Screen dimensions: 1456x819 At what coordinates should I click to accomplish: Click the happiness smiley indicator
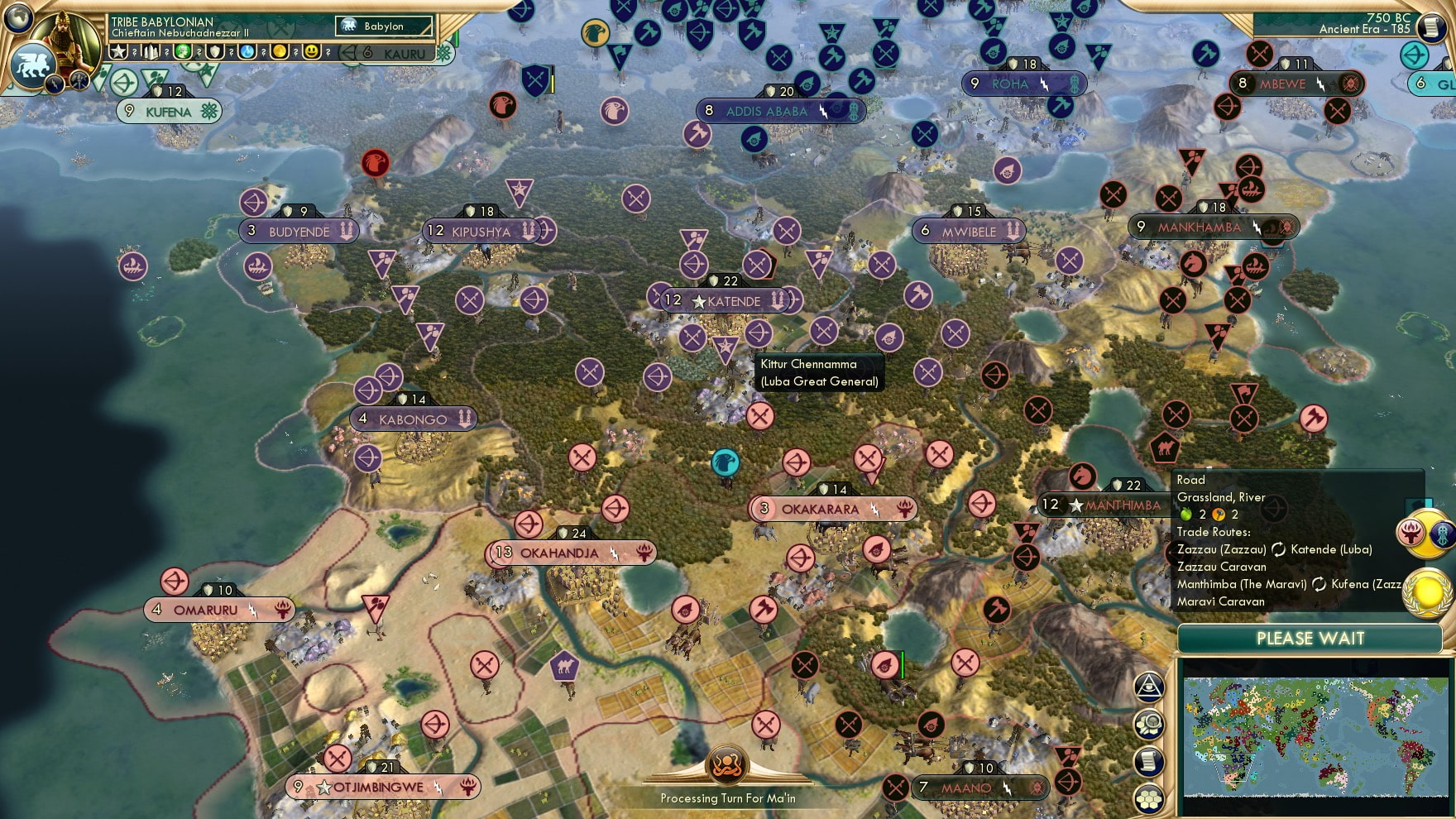(x=314, y=52)
